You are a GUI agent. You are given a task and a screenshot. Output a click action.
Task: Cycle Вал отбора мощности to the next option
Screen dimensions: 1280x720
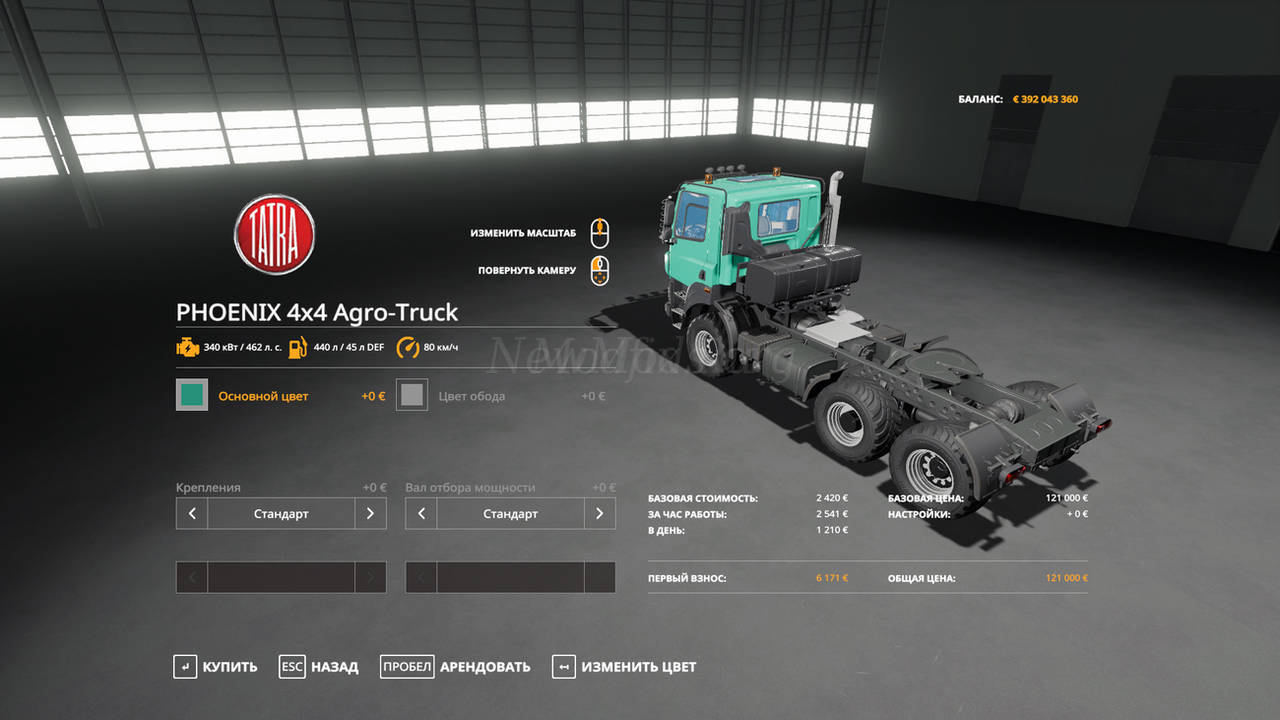[599, 514]
